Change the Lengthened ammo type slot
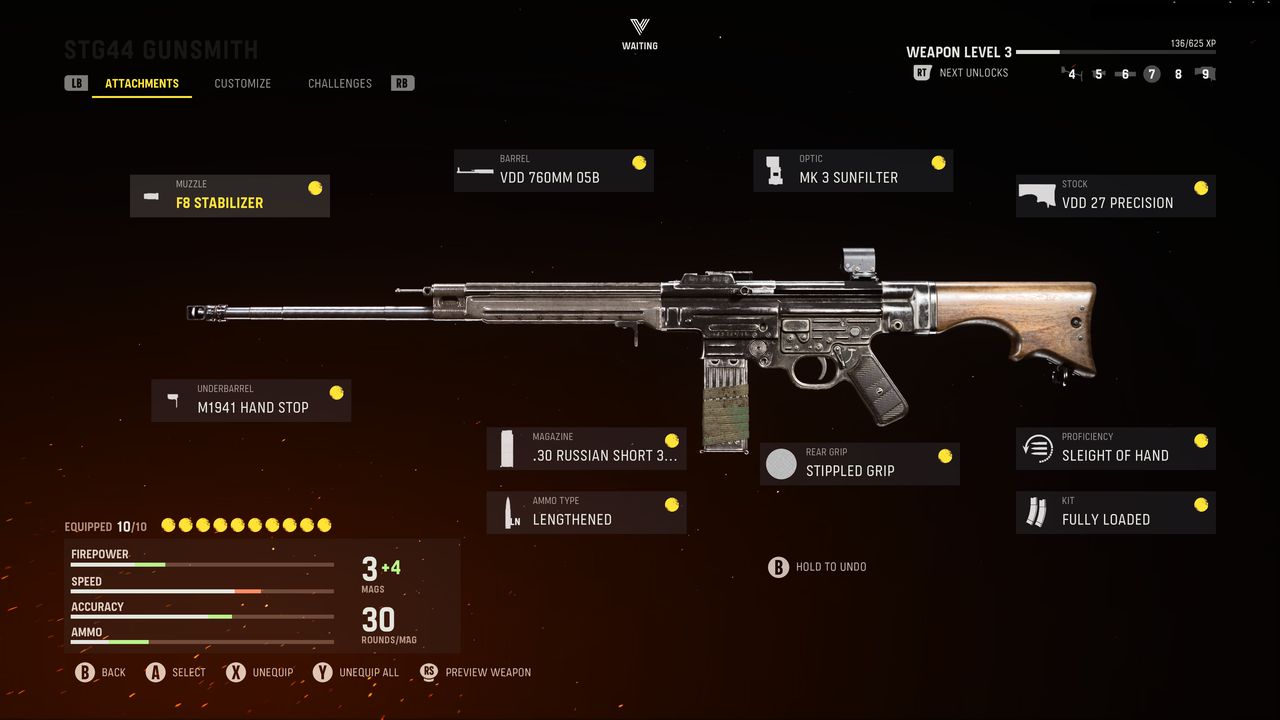 pyautogui.click(x=587, y=513)
